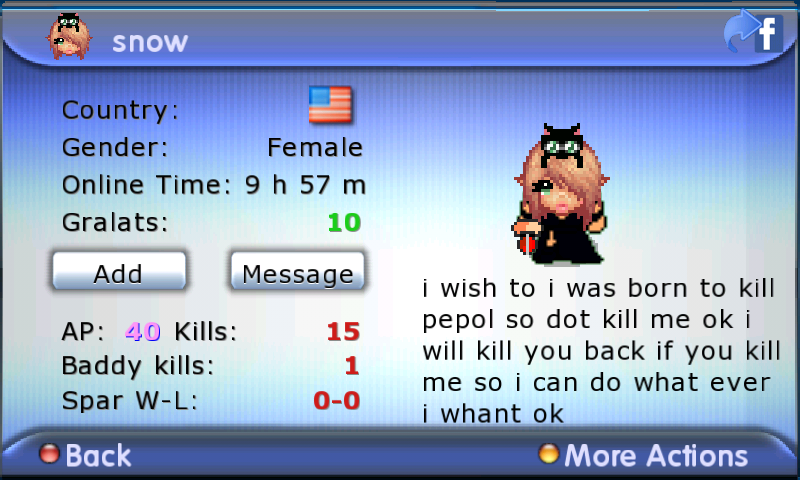Open More Actions menu
800x480 pixels.
point(643,456)
